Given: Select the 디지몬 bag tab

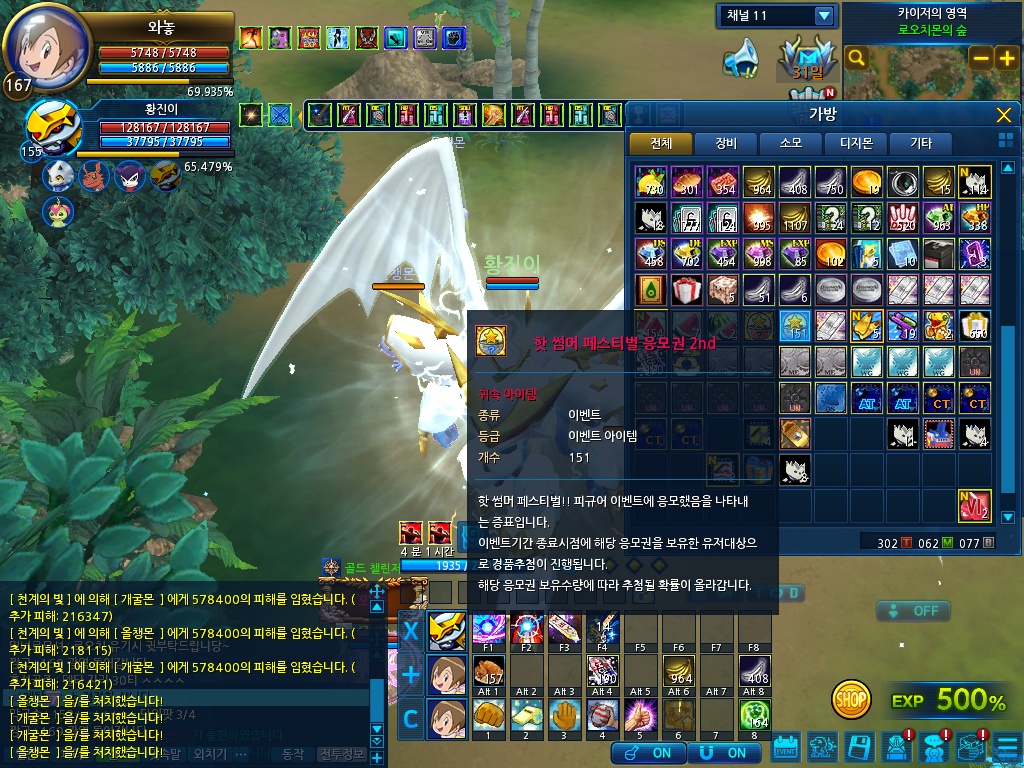Looking at the screenshot, I should (855, 144).
